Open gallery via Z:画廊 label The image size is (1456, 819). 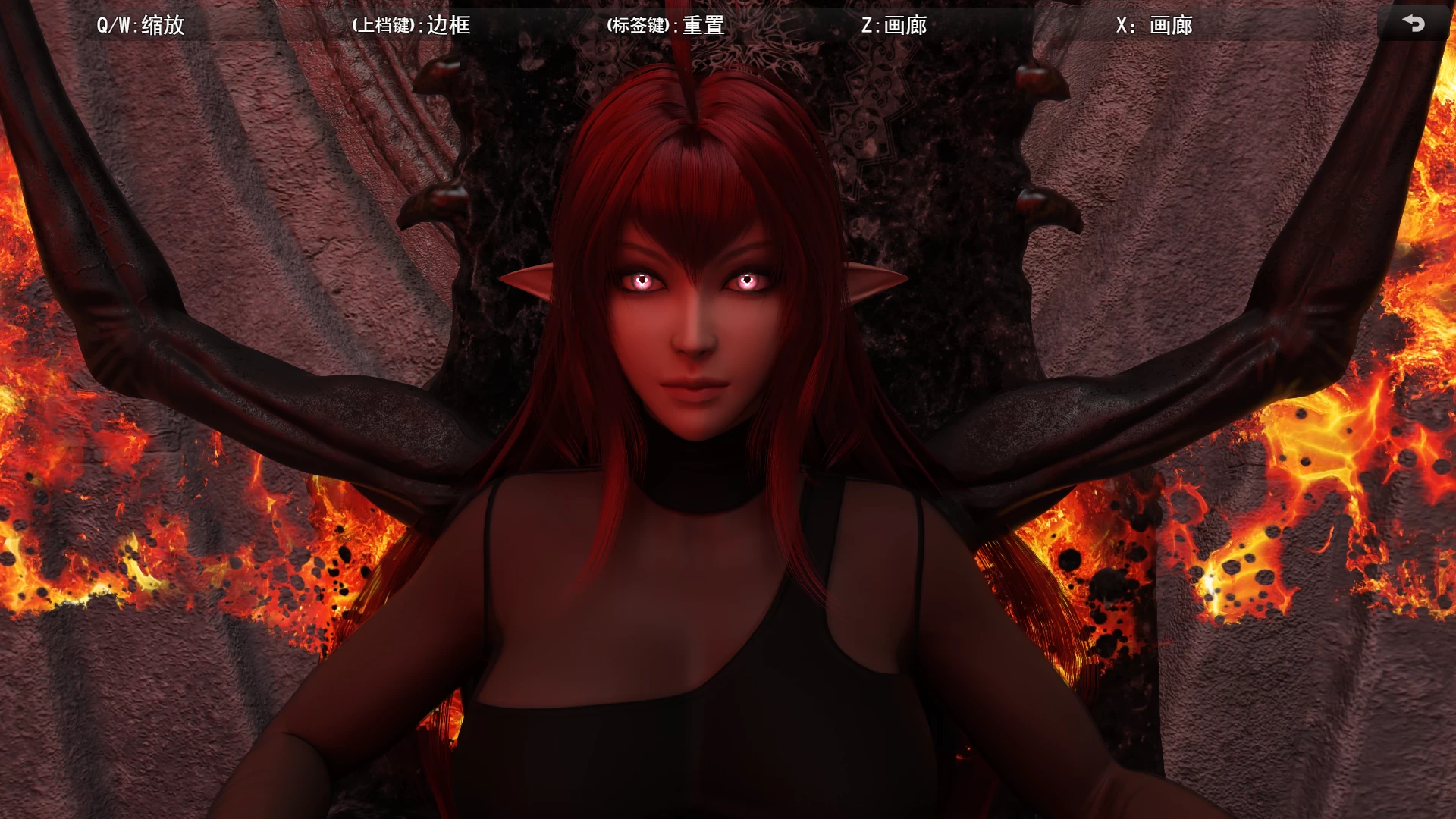pos(896,25)
